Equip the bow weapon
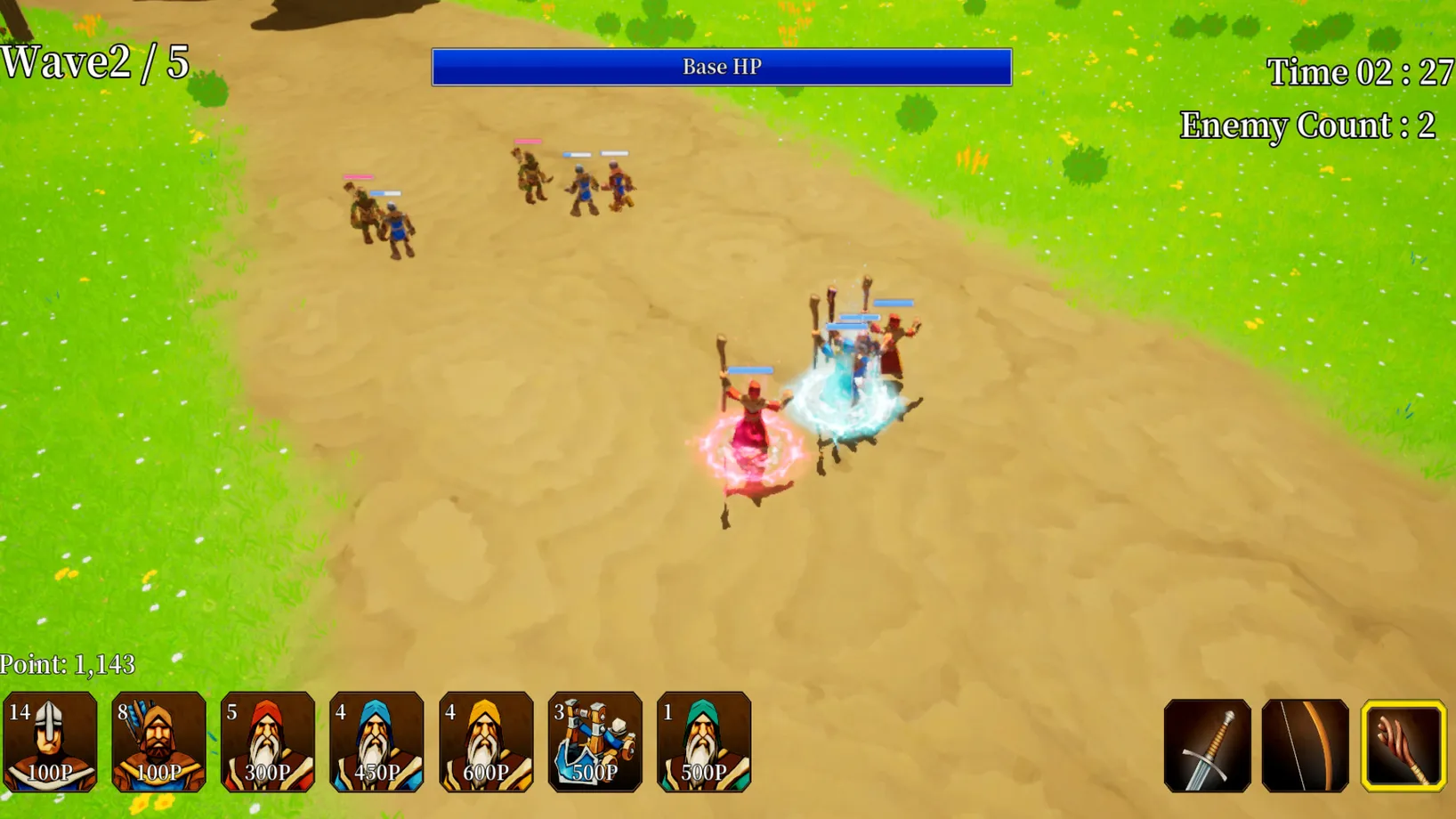This screenshot has width=1456, height=819. 1305,746
